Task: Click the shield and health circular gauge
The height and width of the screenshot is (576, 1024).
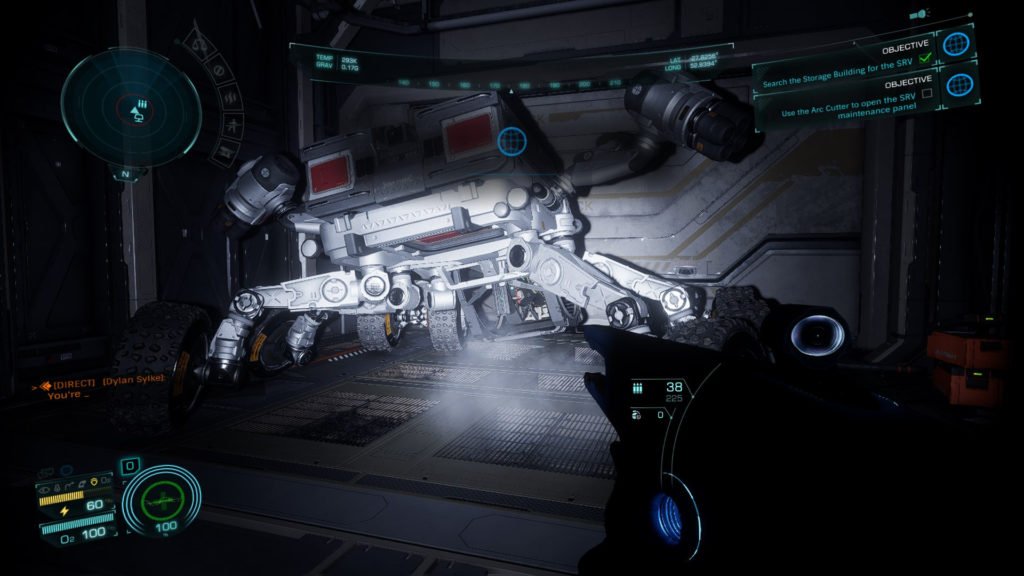Action: (161, 498)
